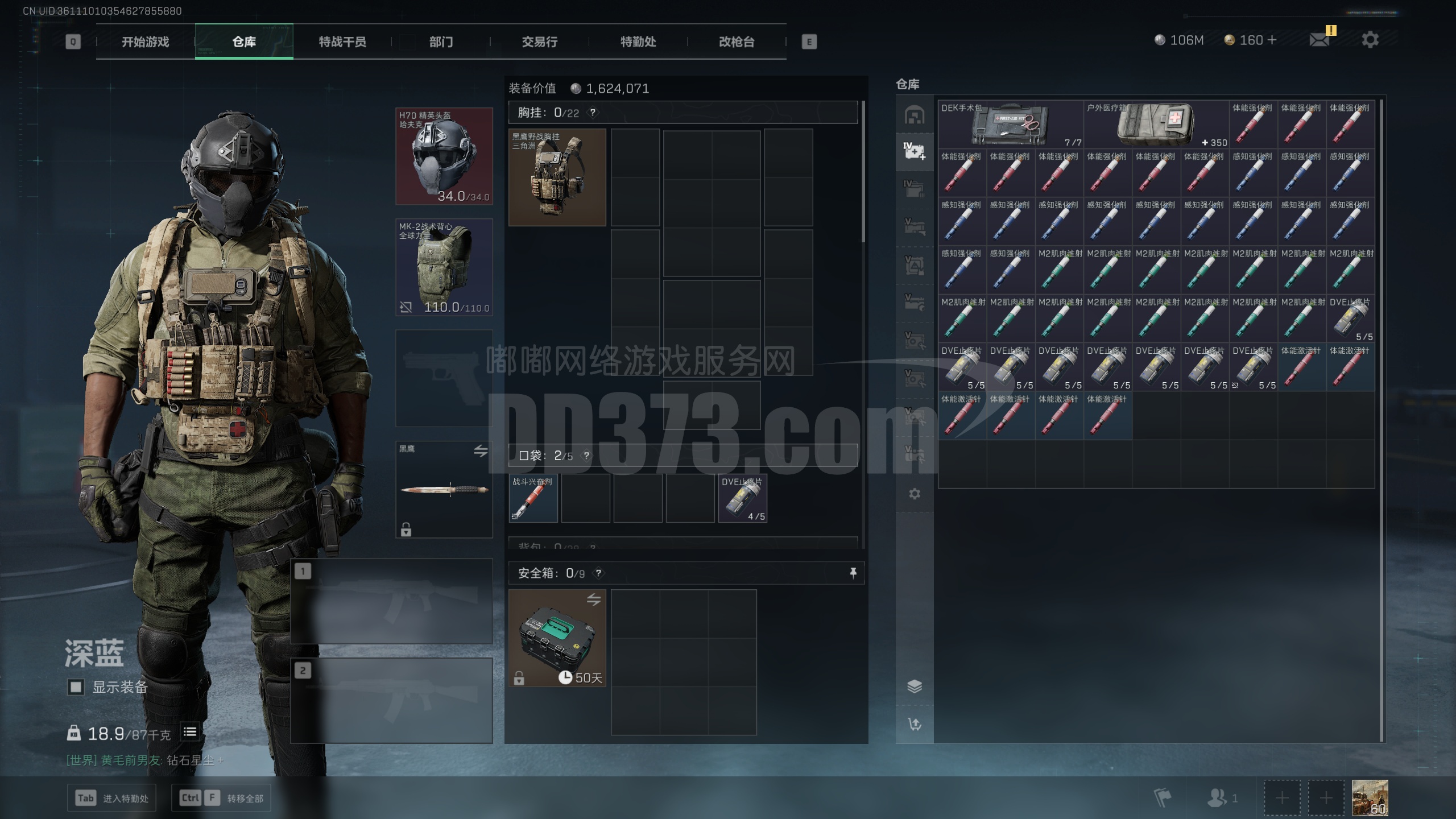Screen dimensions: 1456x819
Task: Open the 特勤处 tab
Action: 638,42
